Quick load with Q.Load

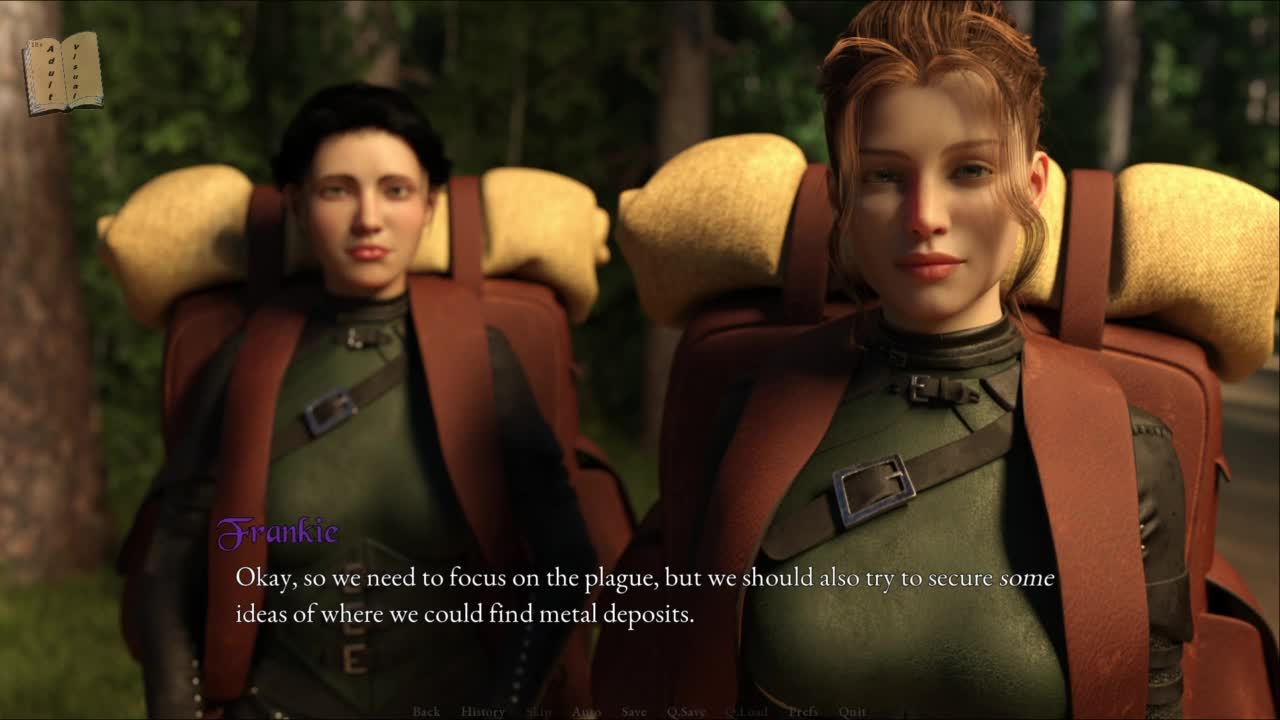pos(746,712)
